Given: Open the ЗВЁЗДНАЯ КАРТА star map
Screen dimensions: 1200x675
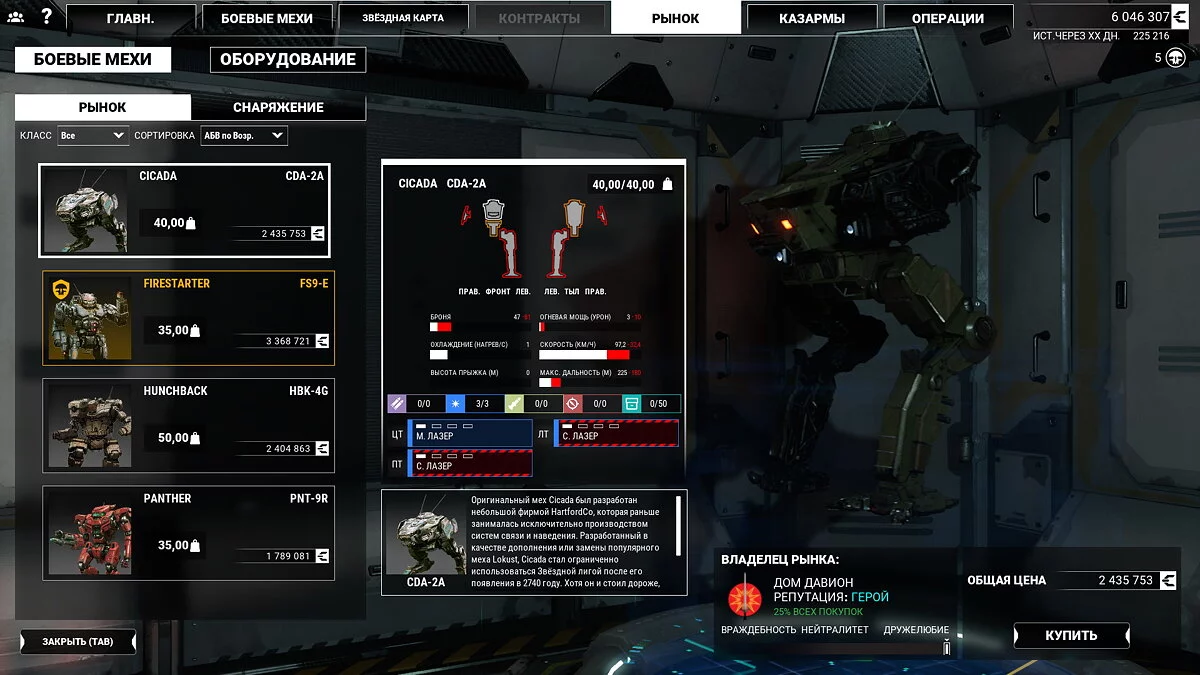Looking at the screenshot, I should point(404,18).
